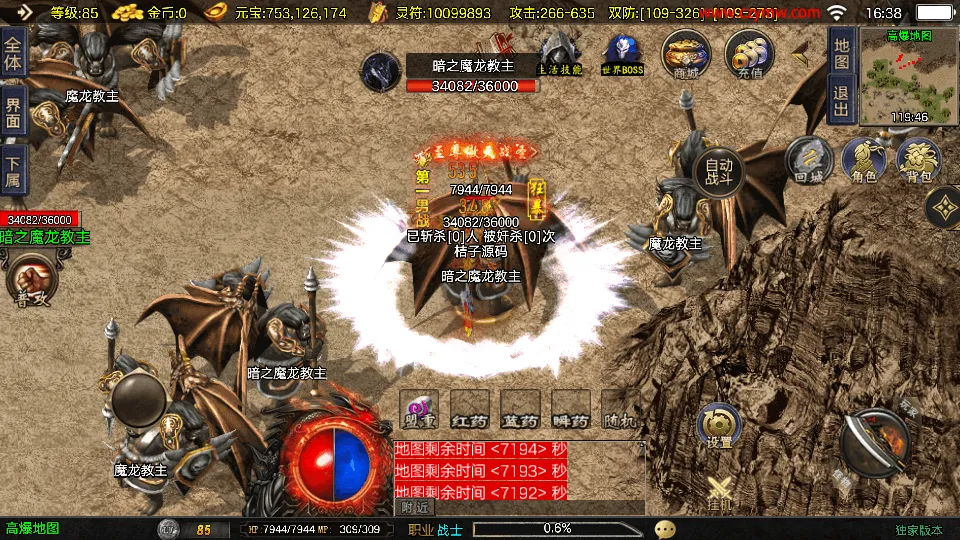Open the 背包 backpack
The image size is (960, 540).
point(918,161)
